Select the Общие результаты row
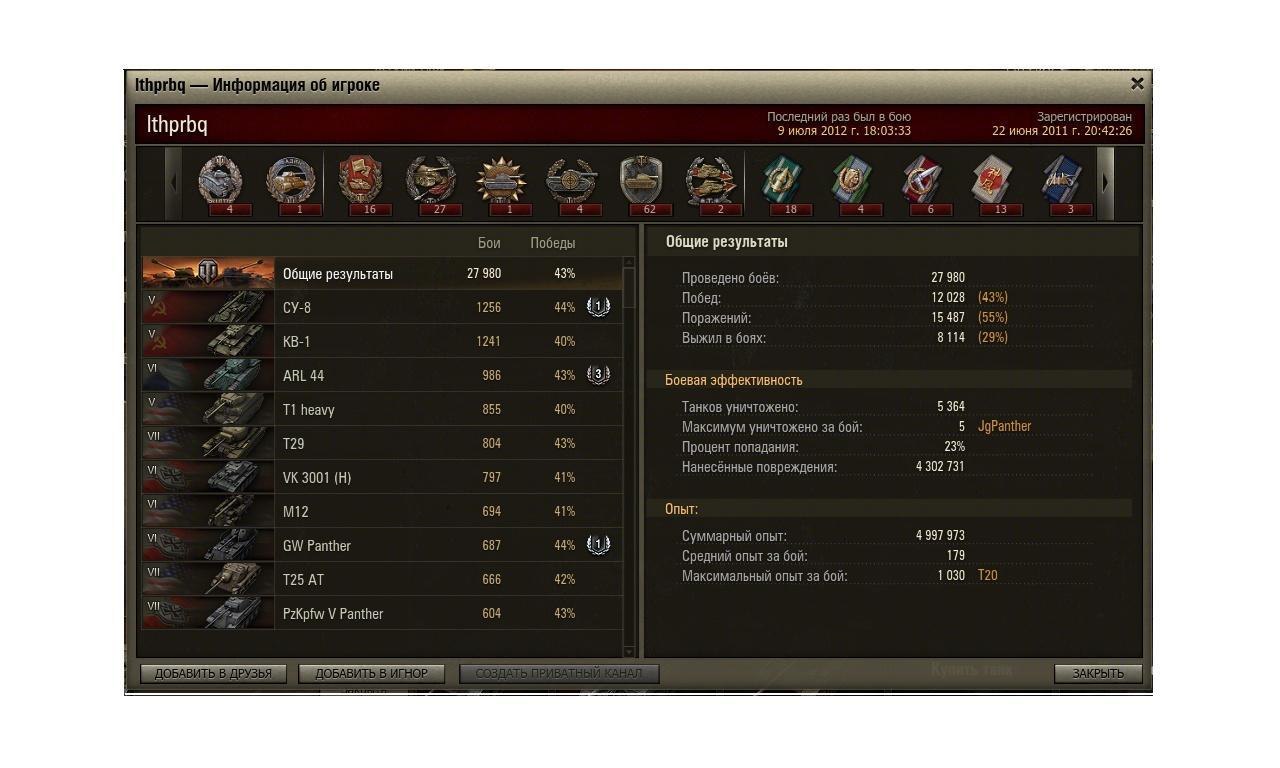 click(x=380, y=273)
